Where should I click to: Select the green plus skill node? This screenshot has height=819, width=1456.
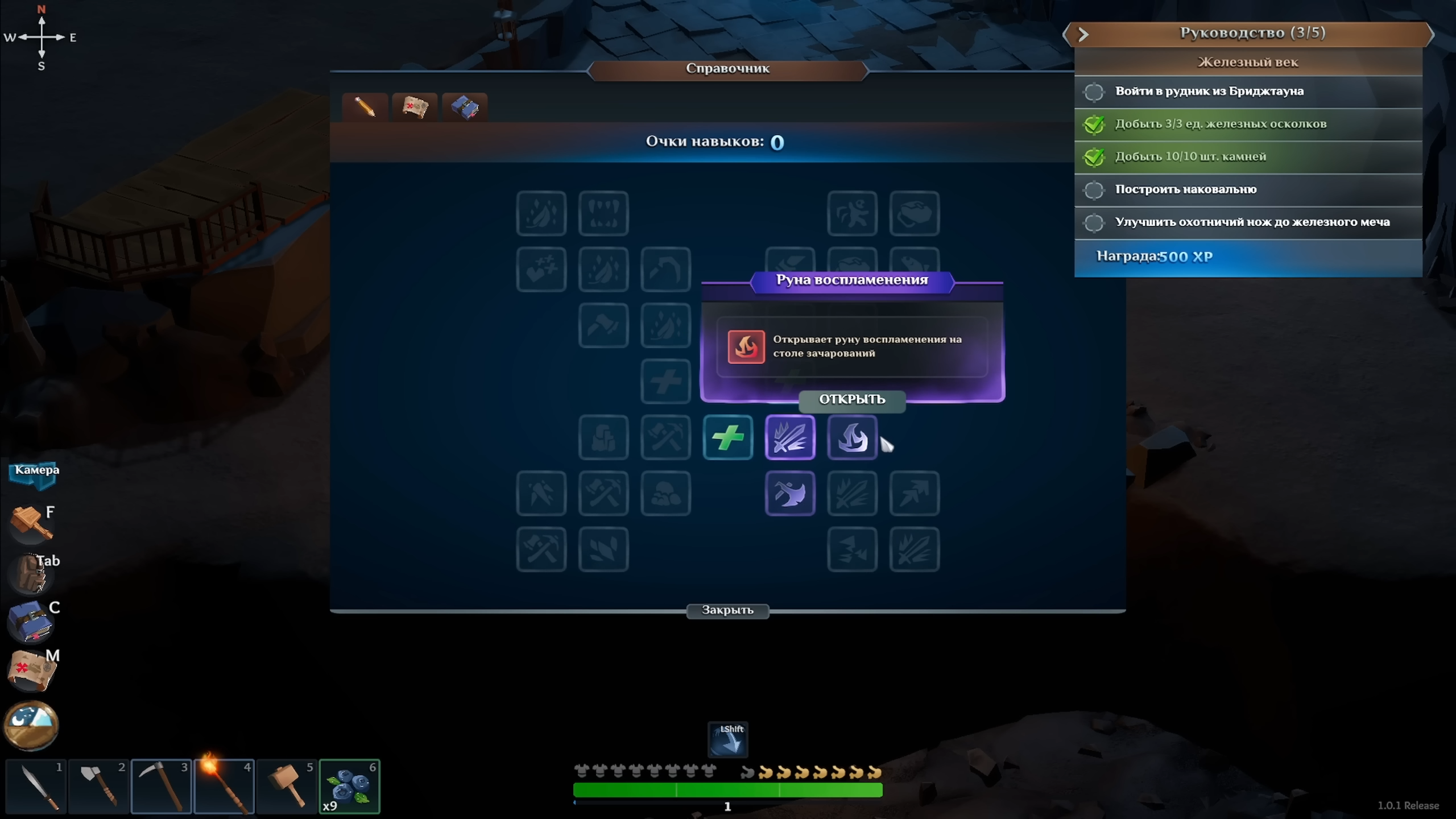pos(727,437)
